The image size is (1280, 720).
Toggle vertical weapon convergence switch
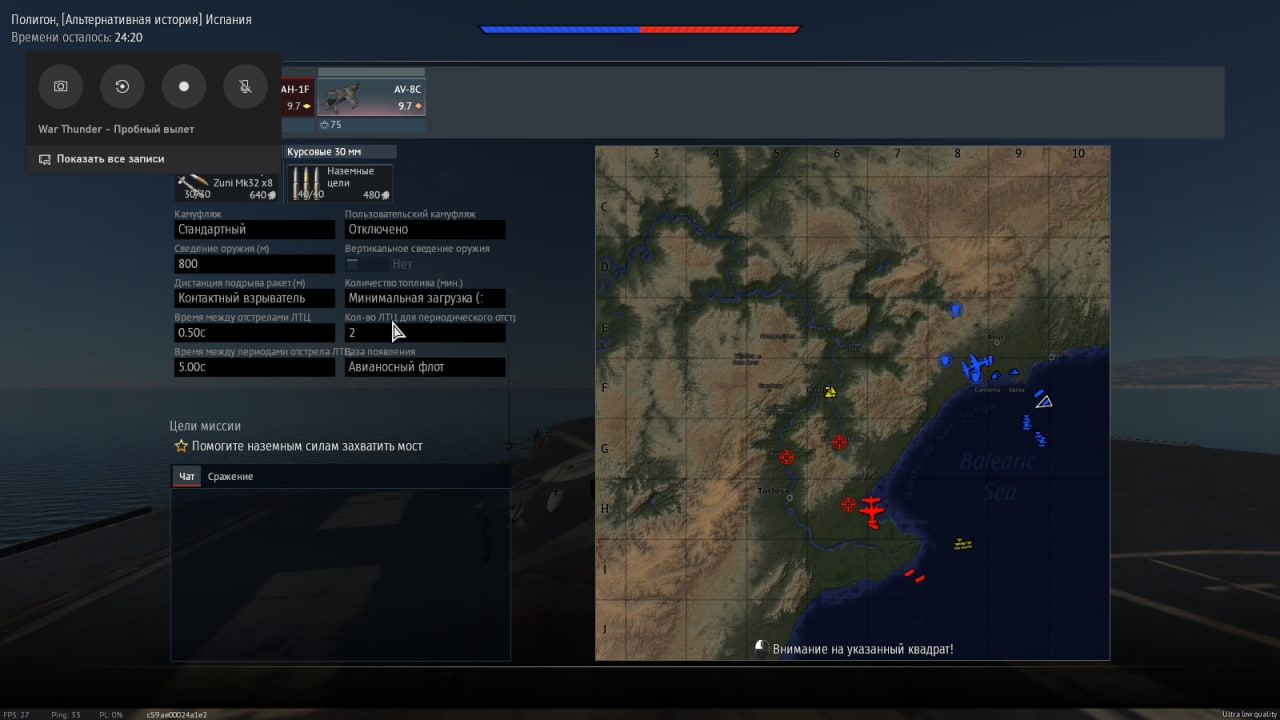coord(367,264)
